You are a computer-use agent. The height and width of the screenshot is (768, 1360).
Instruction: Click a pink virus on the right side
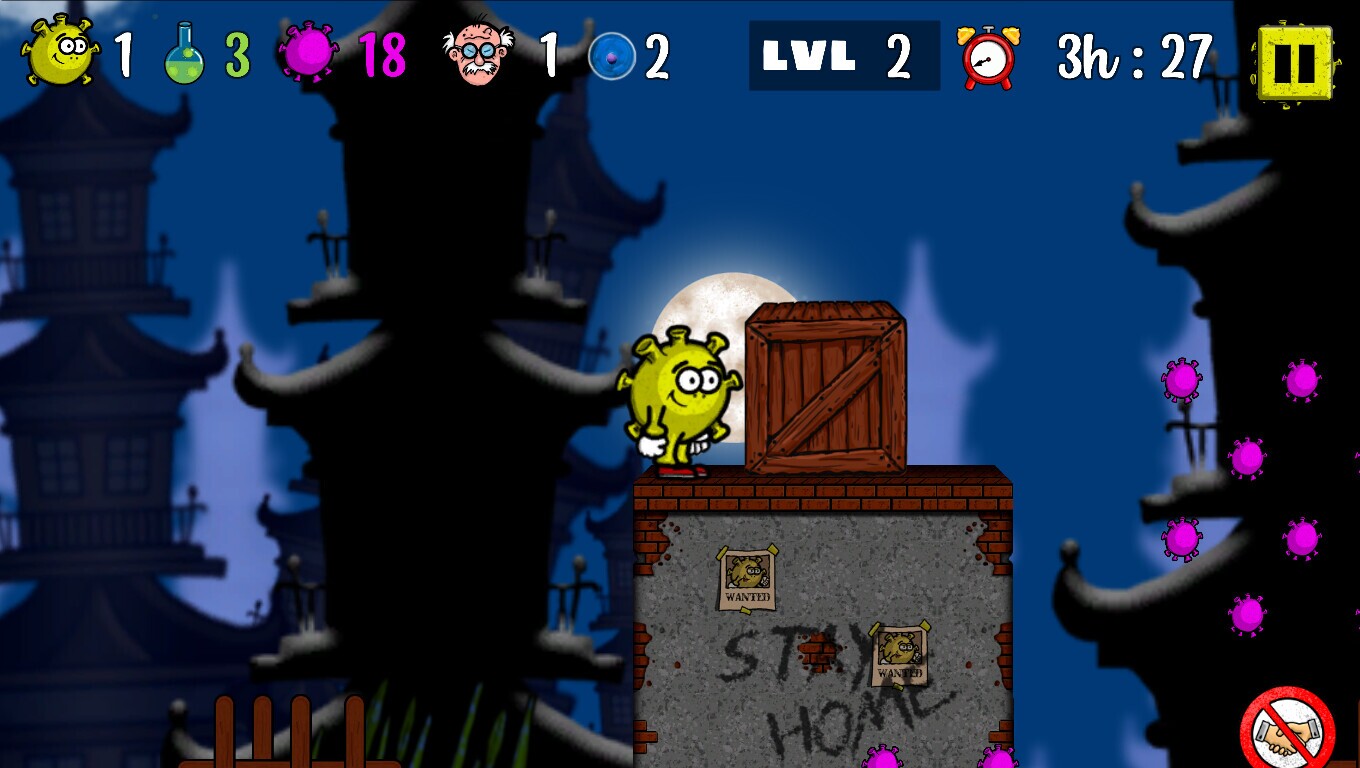[x=1183, y=380]
